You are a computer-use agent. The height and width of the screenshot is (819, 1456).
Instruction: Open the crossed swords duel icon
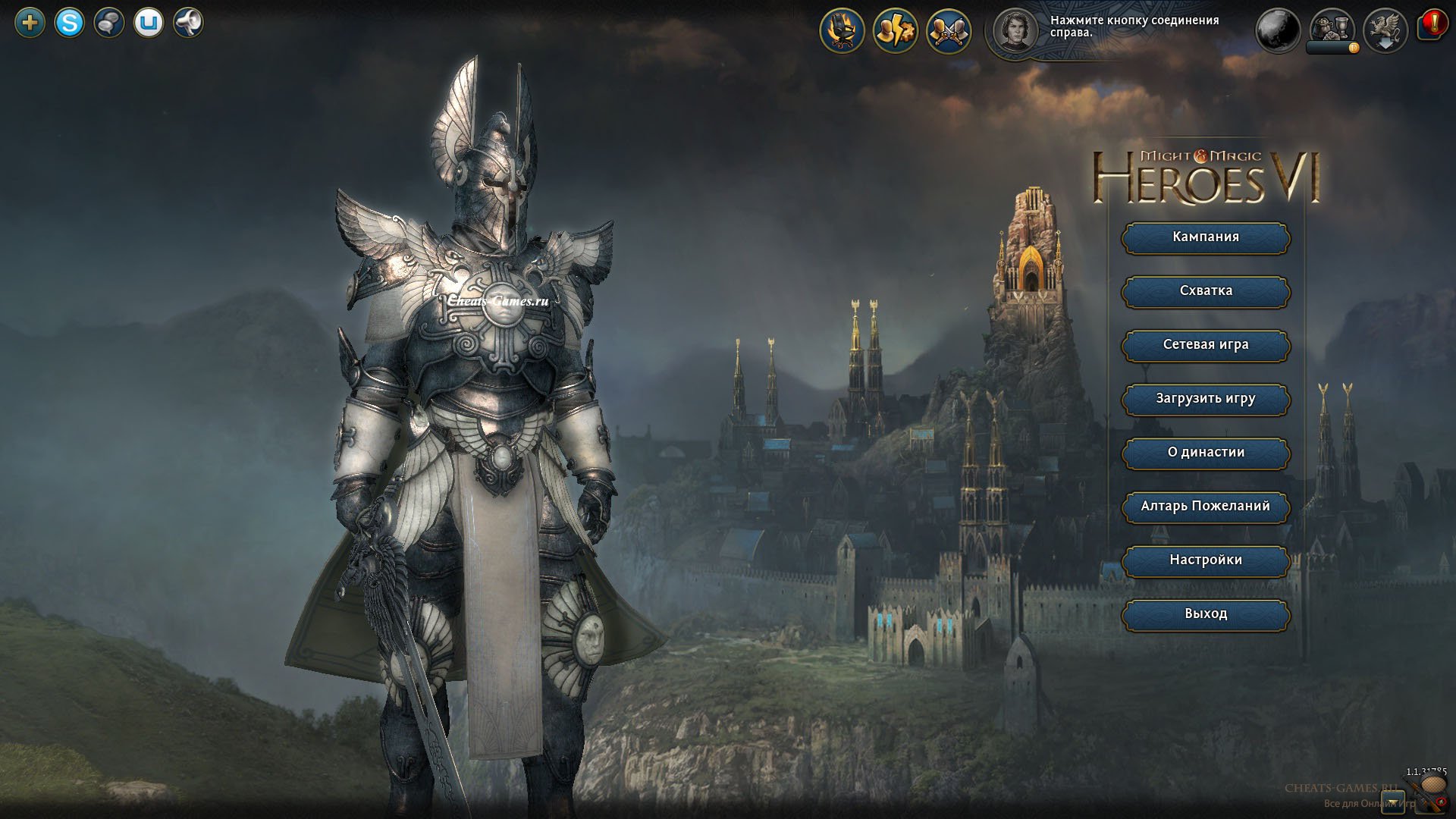949,31
